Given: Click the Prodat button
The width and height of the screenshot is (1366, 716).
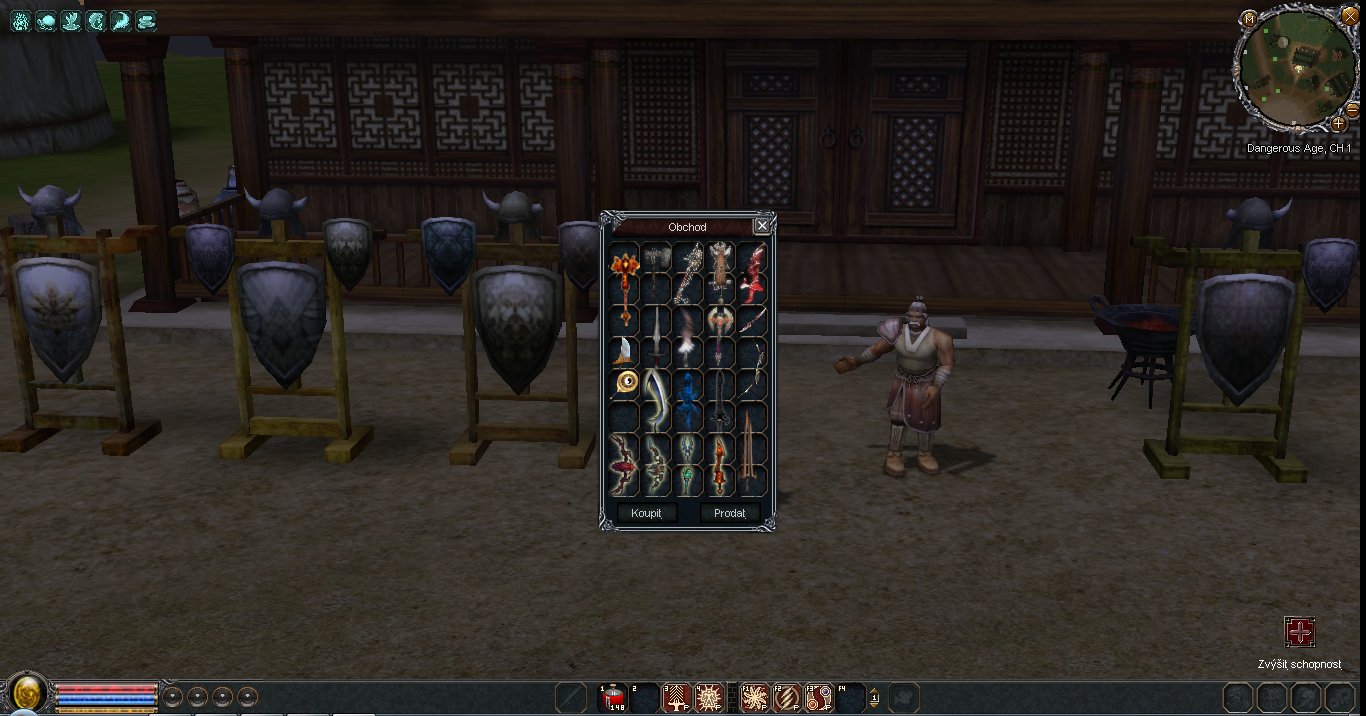Looking at the screenshot, I should tap(730, 513).
